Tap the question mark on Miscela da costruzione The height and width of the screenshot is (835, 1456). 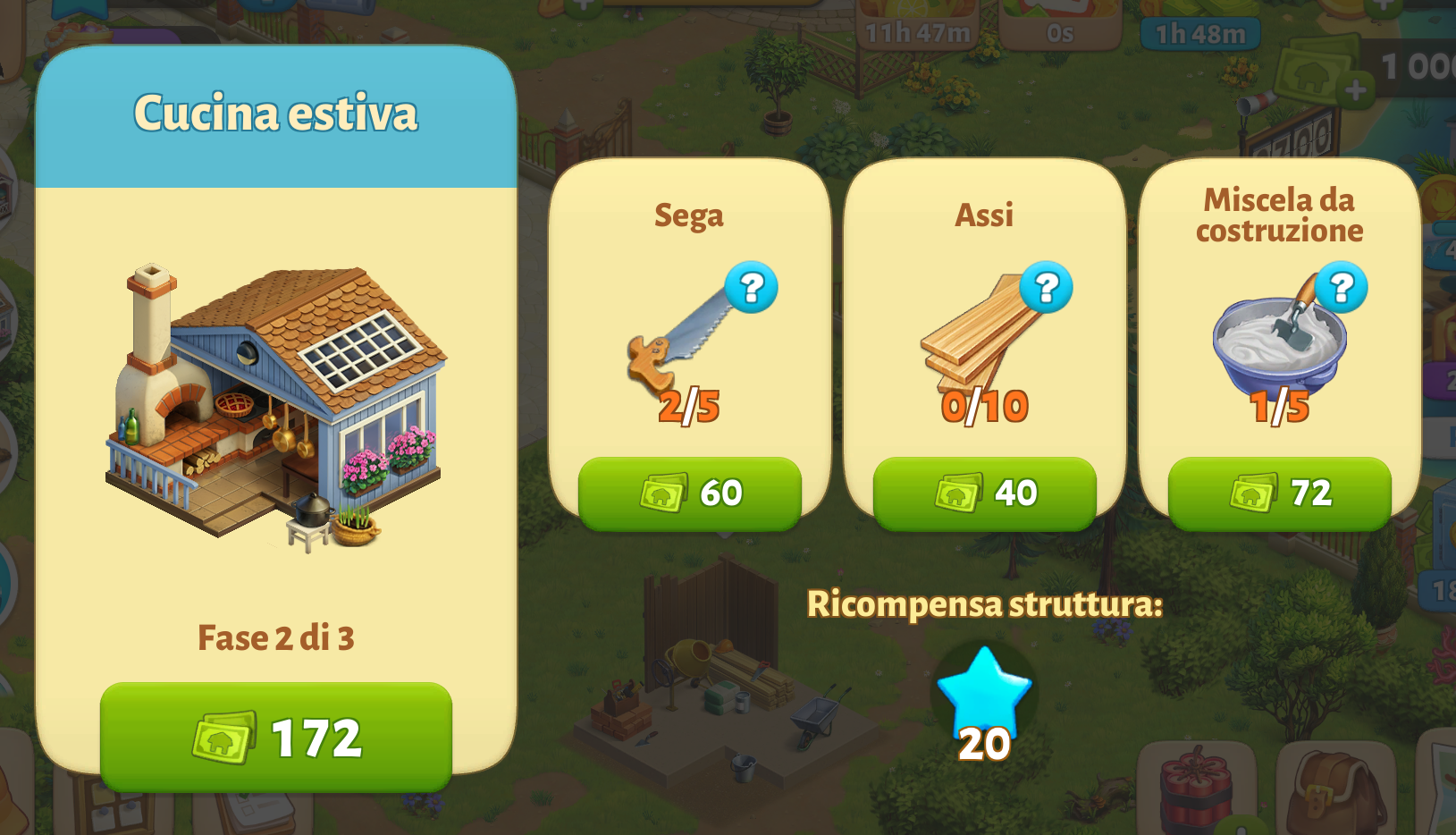point(1341,287)
